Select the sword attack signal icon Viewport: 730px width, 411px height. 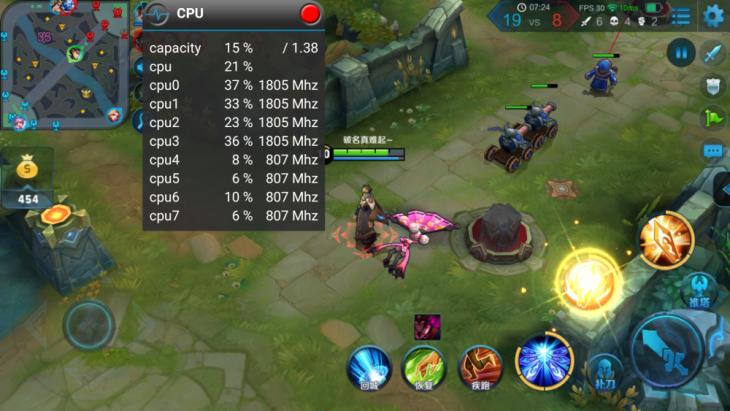pos(713,53)
